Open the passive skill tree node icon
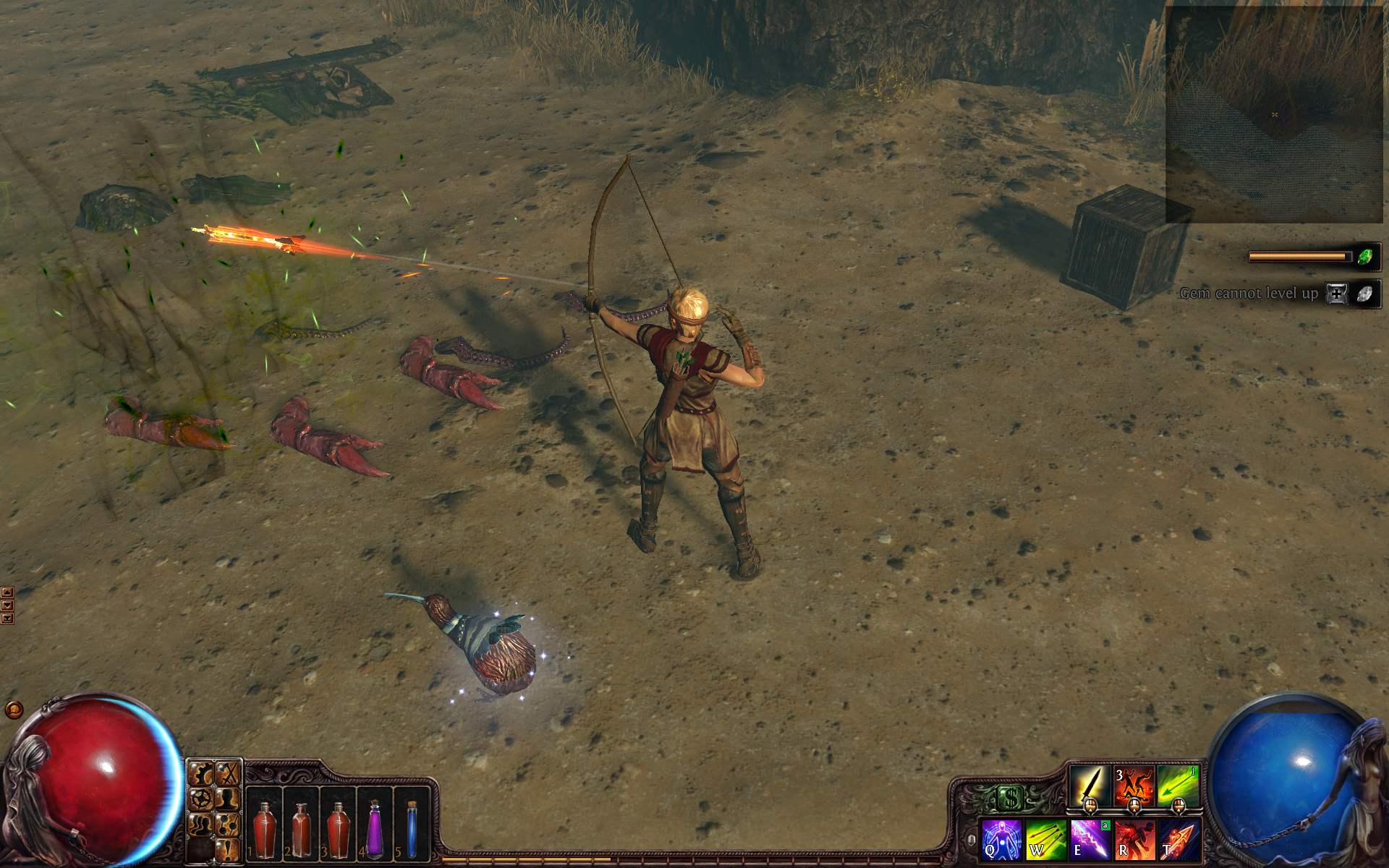The height and width of the screenshot is (868, 1389). (229, 824)
